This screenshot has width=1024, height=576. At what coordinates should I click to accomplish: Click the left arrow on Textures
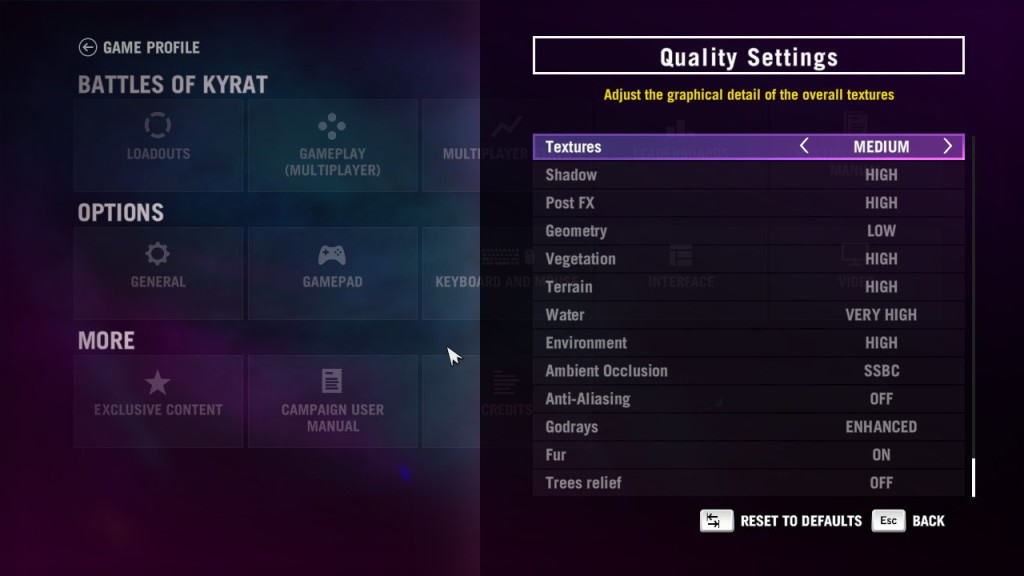(804, 147)
